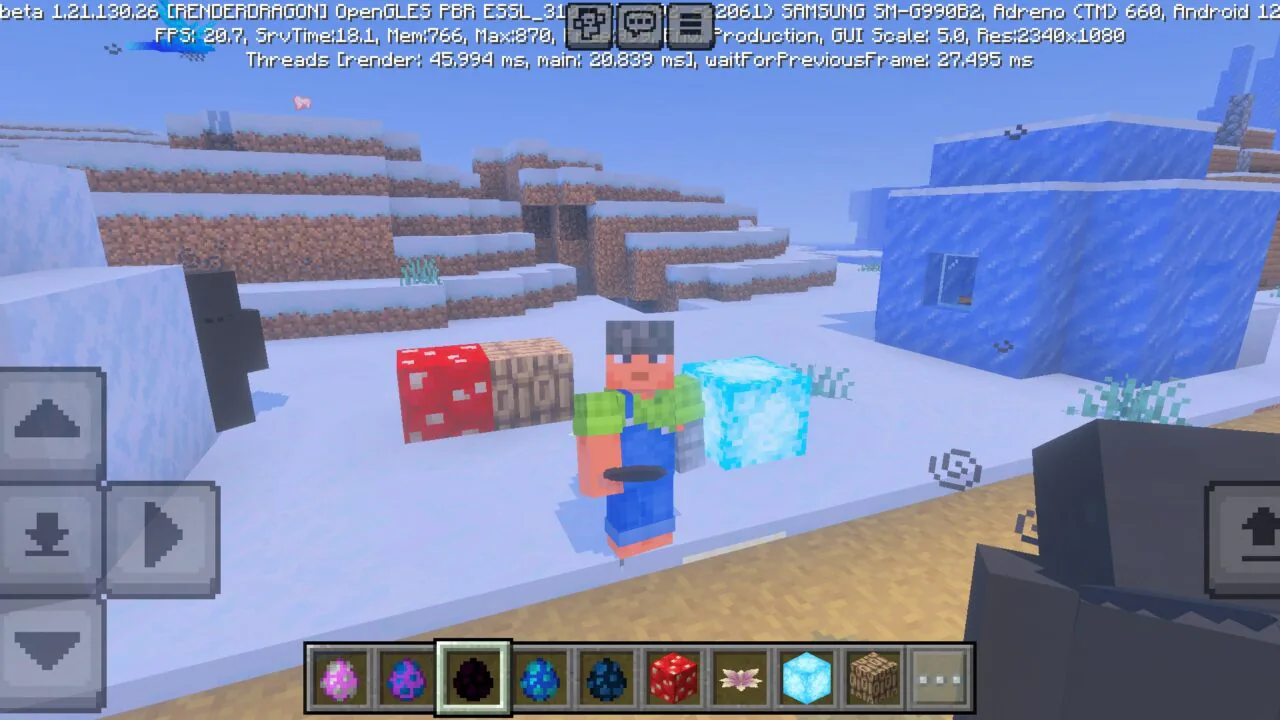Select the dark blue spawn egg
Screen dimensions: 1280x720
(x=606, y=680)
